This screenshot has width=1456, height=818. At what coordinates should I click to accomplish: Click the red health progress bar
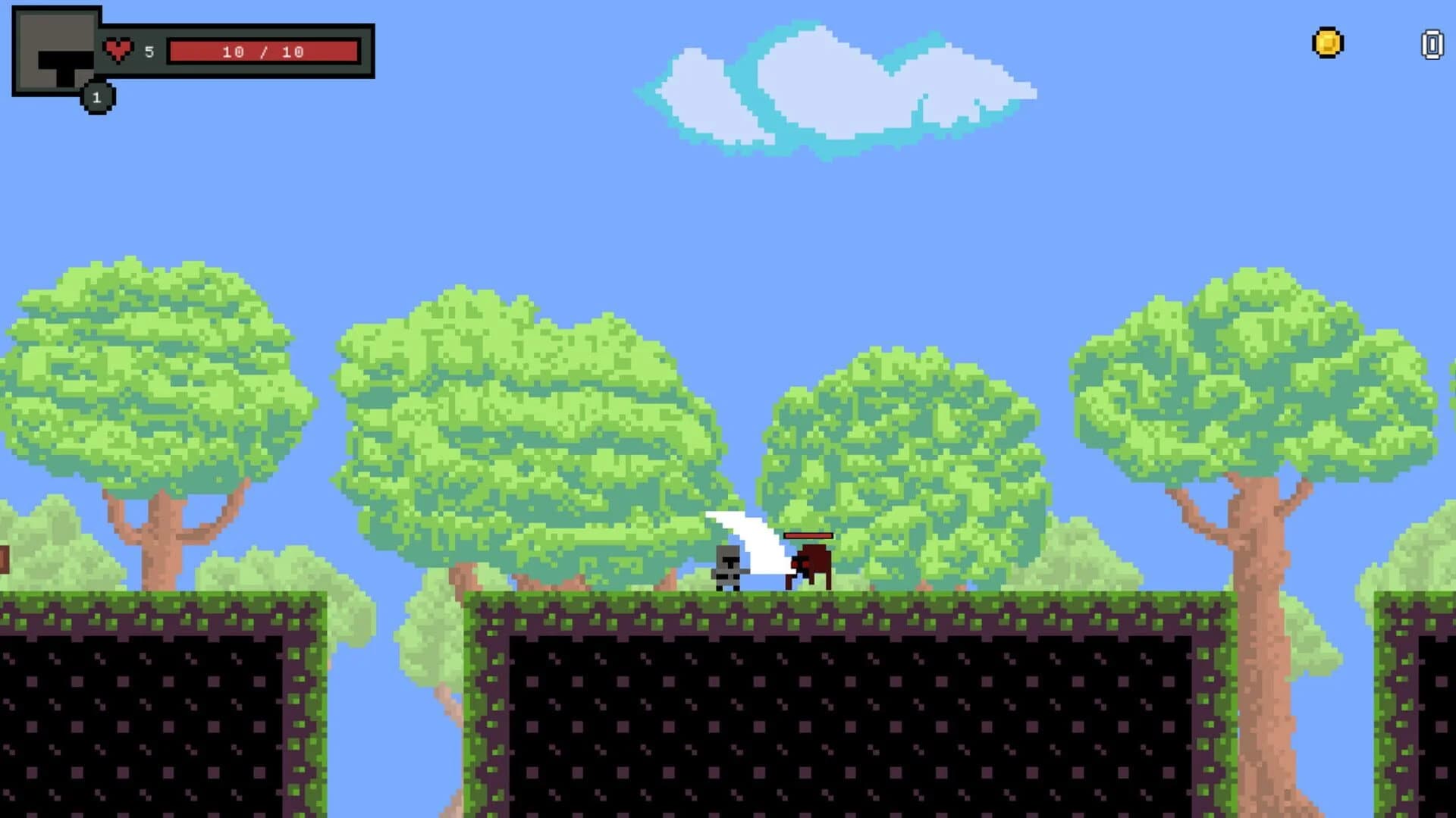264,52
